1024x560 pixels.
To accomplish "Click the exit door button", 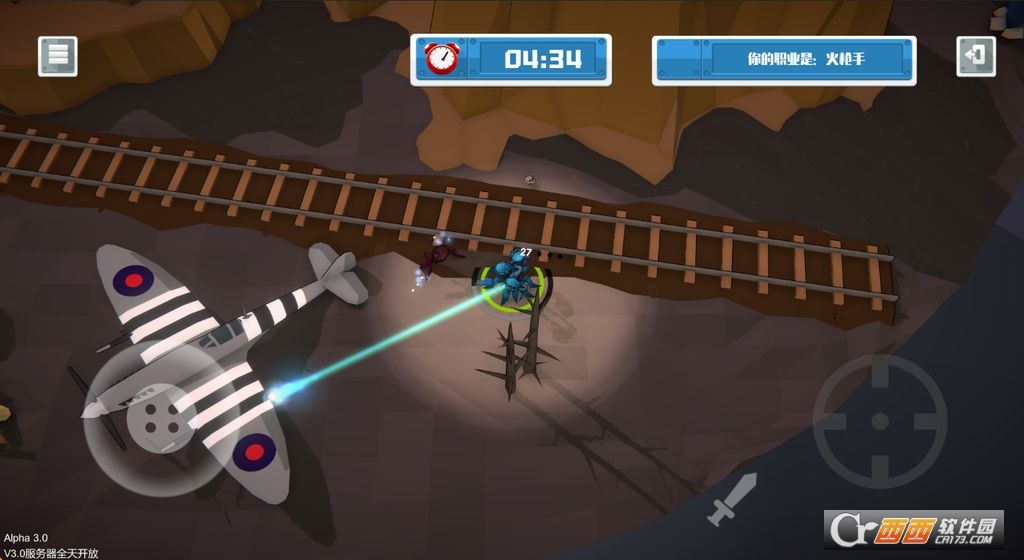I will coord(976,56).
